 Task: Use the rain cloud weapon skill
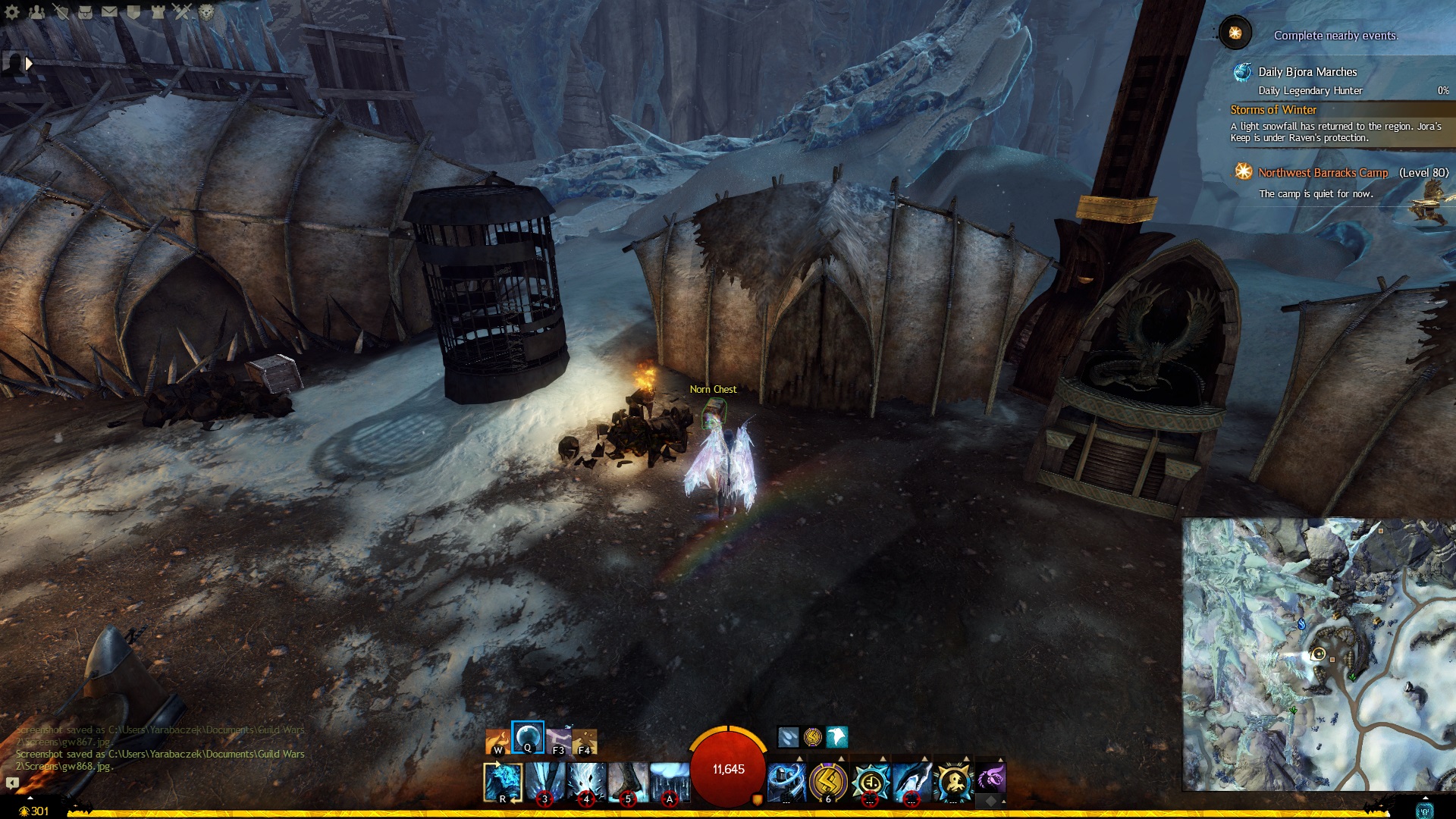pyautogui.click(x=670, y=782)
